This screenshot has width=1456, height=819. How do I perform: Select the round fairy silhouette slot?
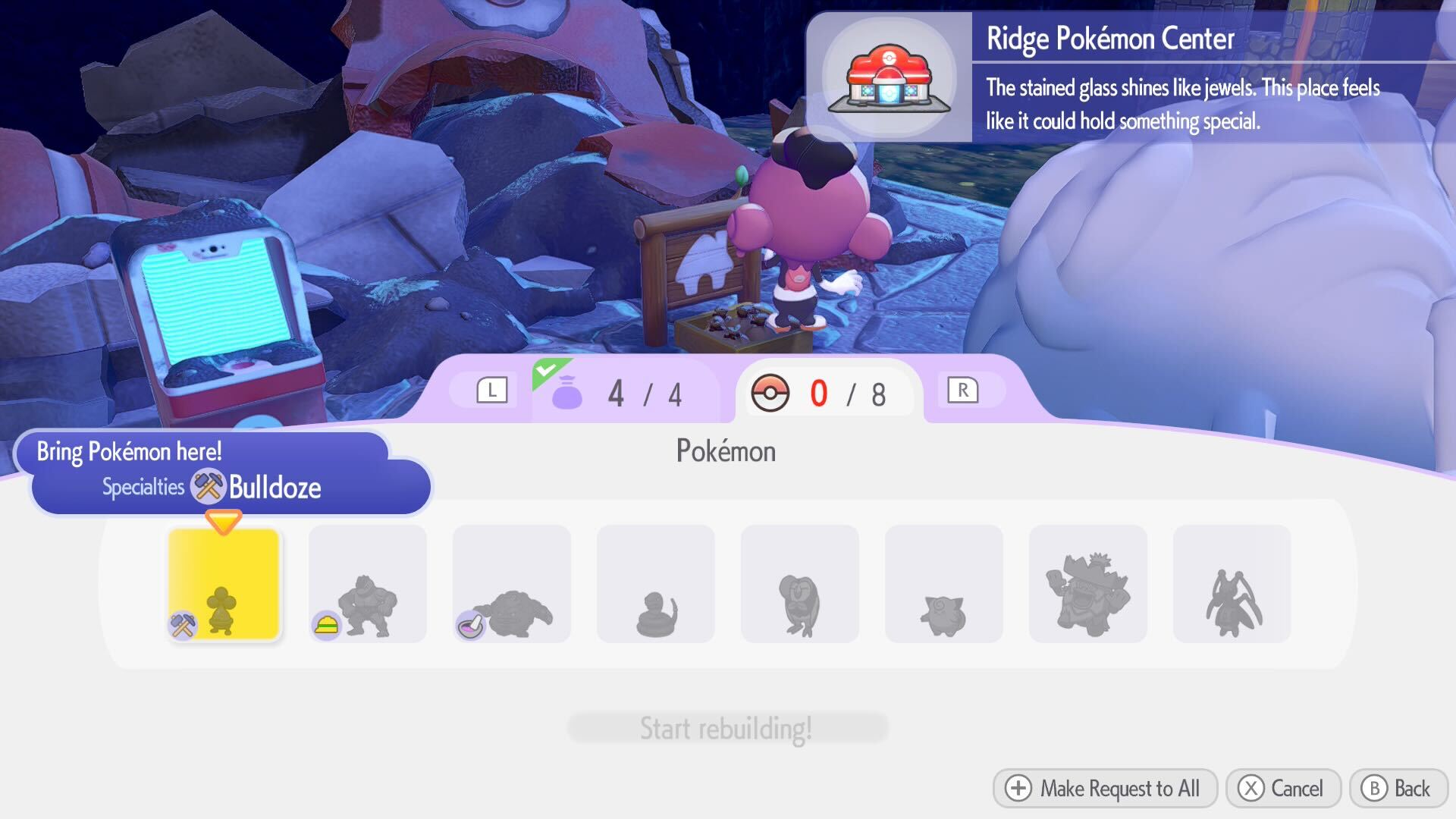(x=943, y=582)
